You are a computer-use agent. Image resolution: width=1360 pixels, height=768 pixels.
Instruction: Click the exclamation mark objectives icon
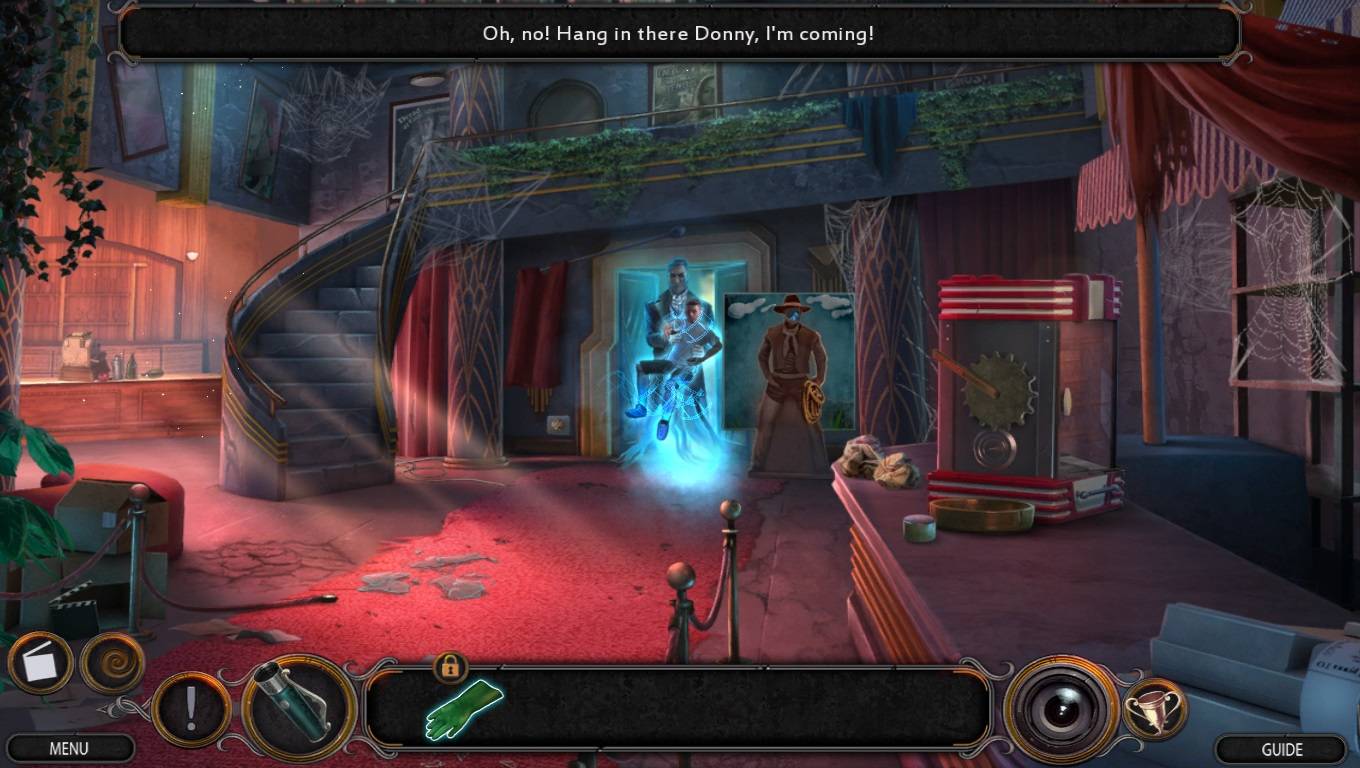point(191,709)
